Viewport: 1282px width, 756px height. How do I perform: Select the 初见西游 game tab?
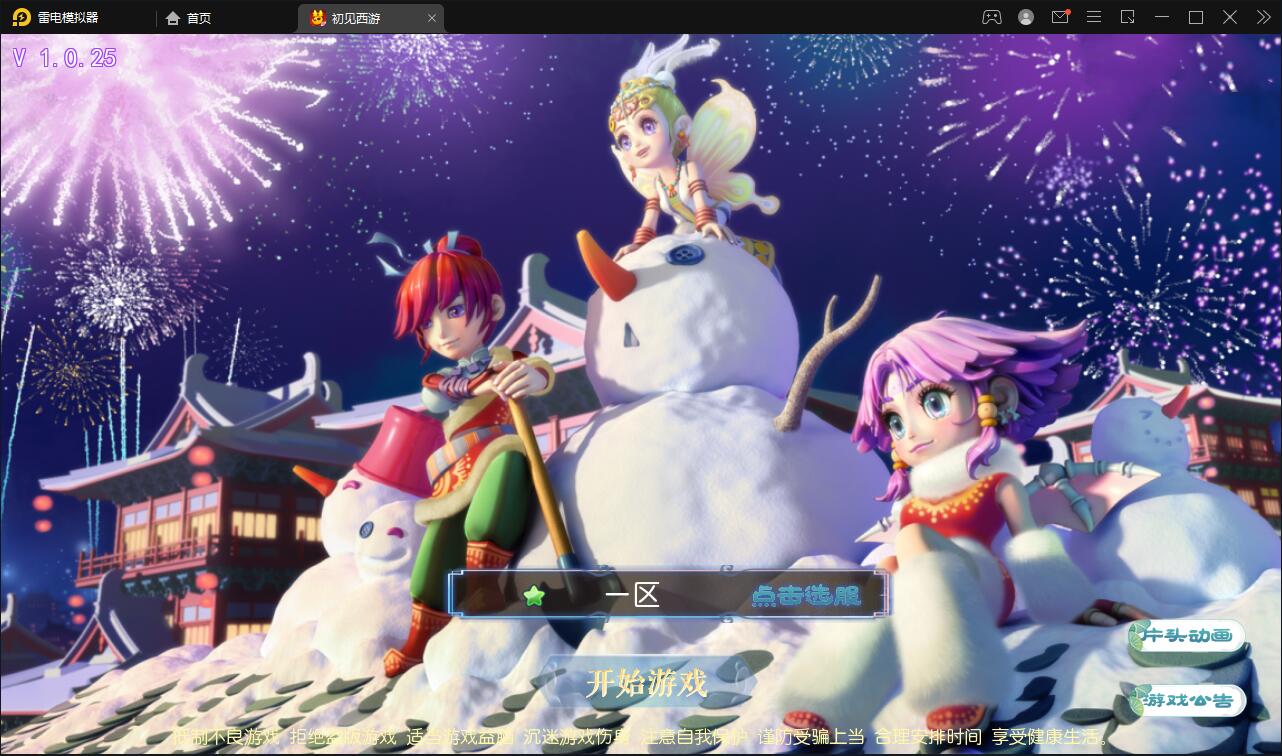pyautogui.click(x=360, y=17)
